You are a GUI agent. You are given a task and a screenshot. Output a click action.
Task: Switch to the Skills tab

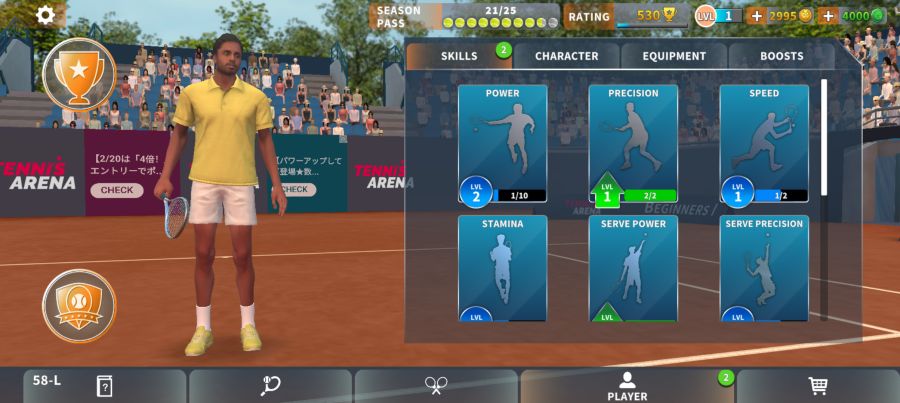459,56
